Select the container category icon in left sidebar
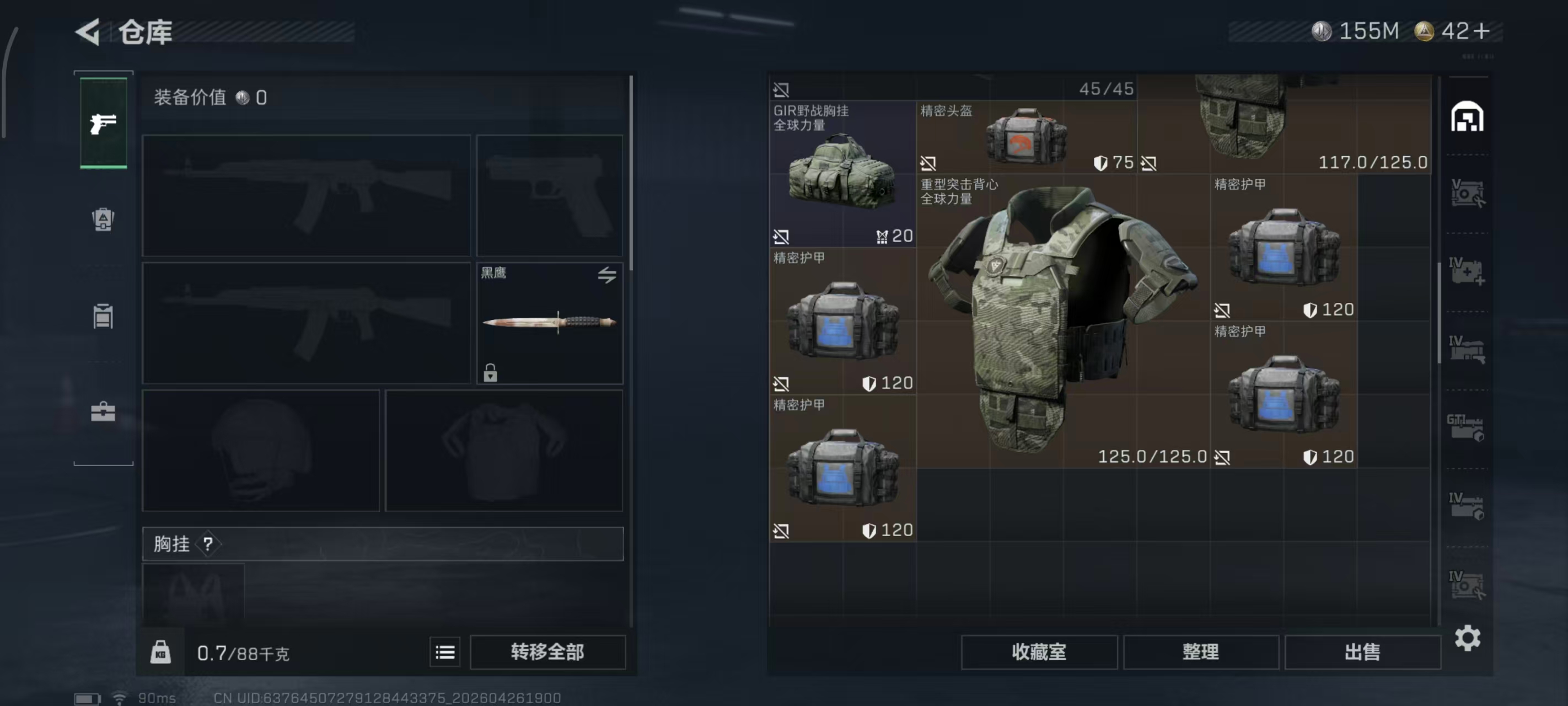 104,316
